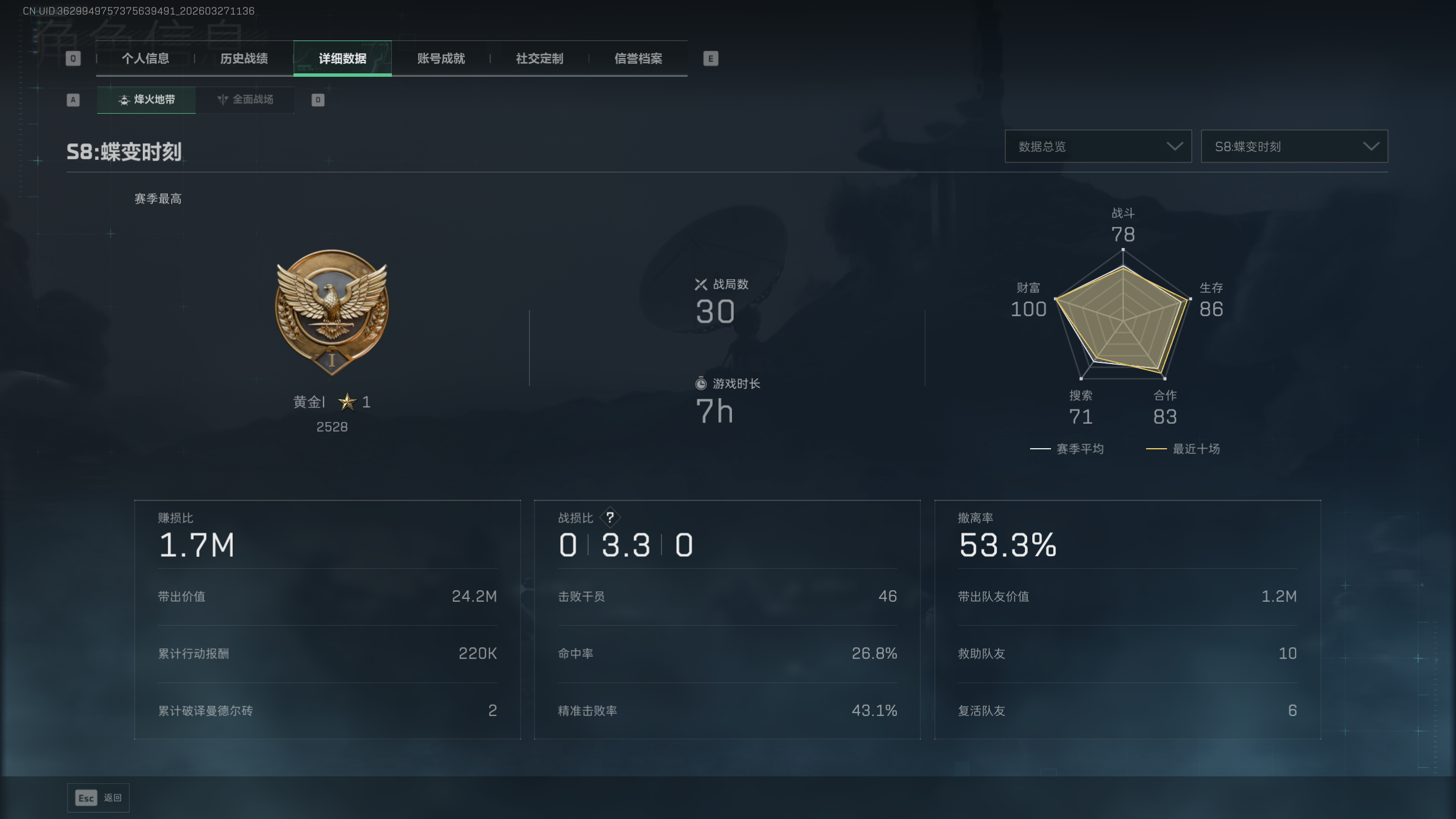Show the 信誉档案 tab
Viewport: 1456px width, 819px height.
coord(638,59)
